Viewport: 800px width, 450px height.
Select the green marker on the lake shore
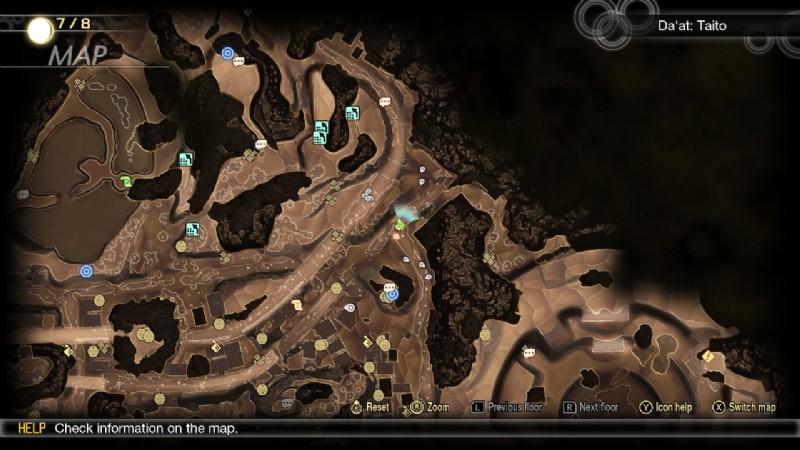[126, 181]
